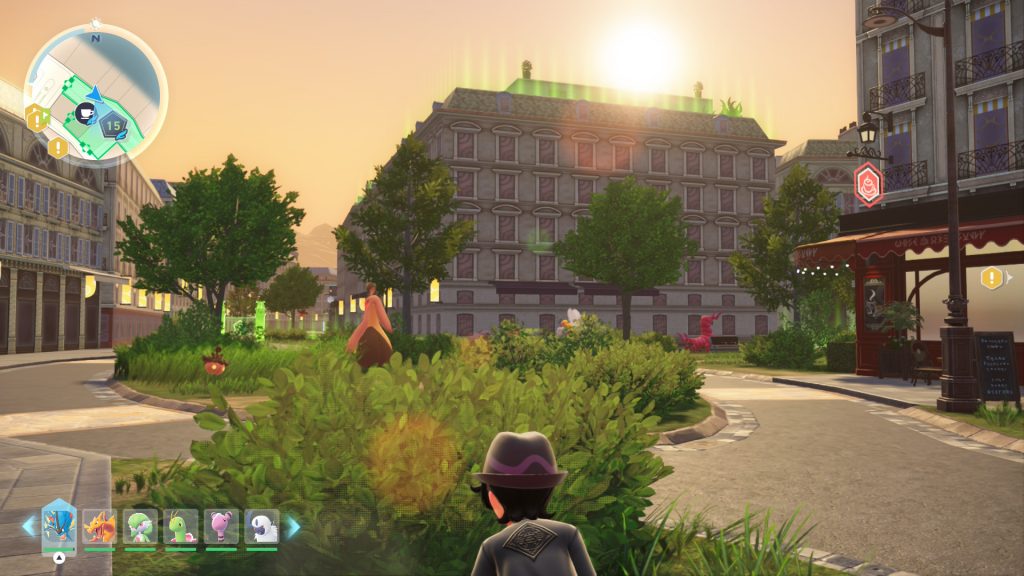Viewport: 1024px width, 576px height.
Task: Pick Meganium in the party bar
Action: pos(181,526)
